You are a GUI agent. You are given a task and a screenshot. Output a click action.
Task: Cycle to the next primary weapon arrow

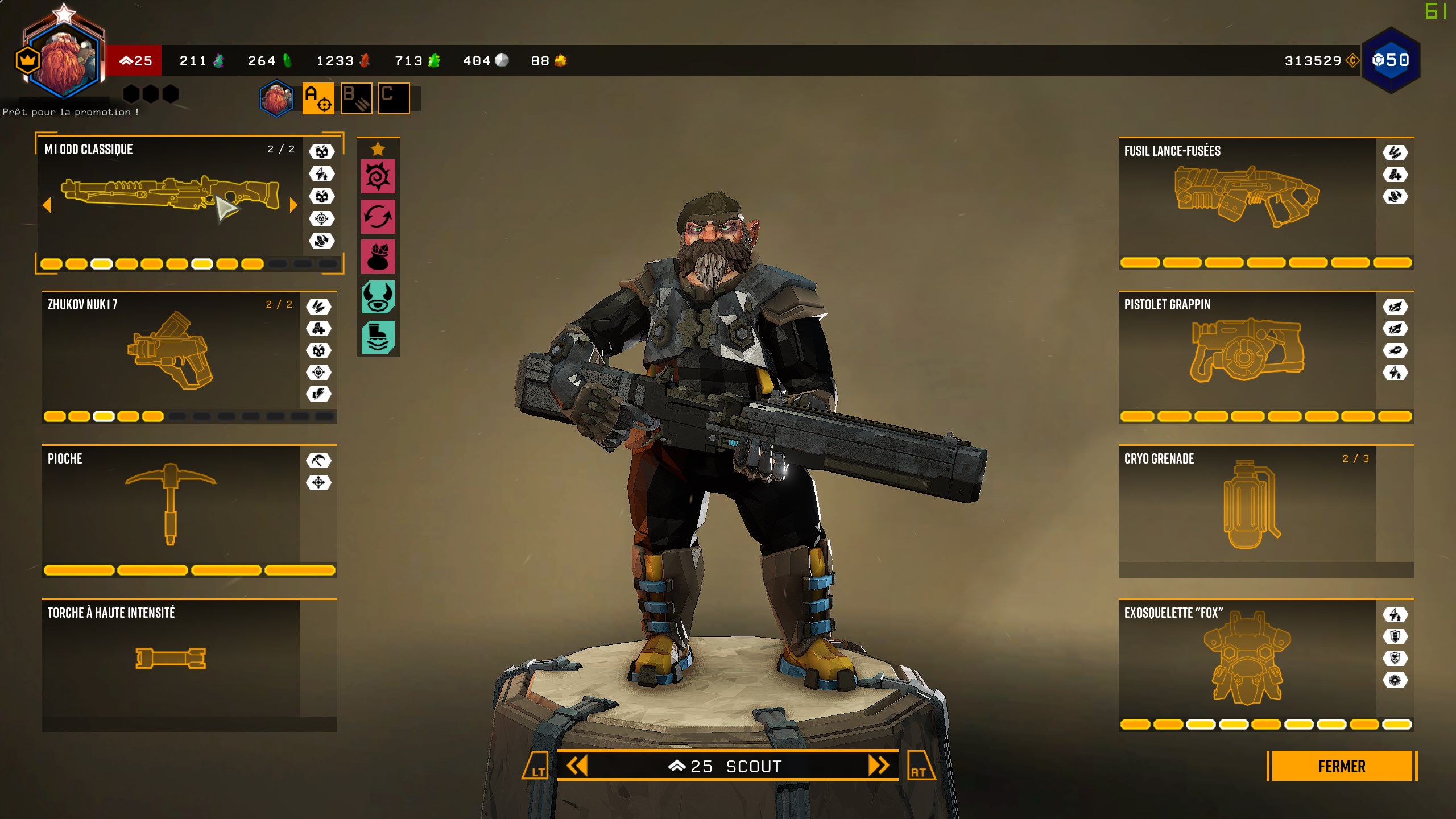(x=293, y=205)
